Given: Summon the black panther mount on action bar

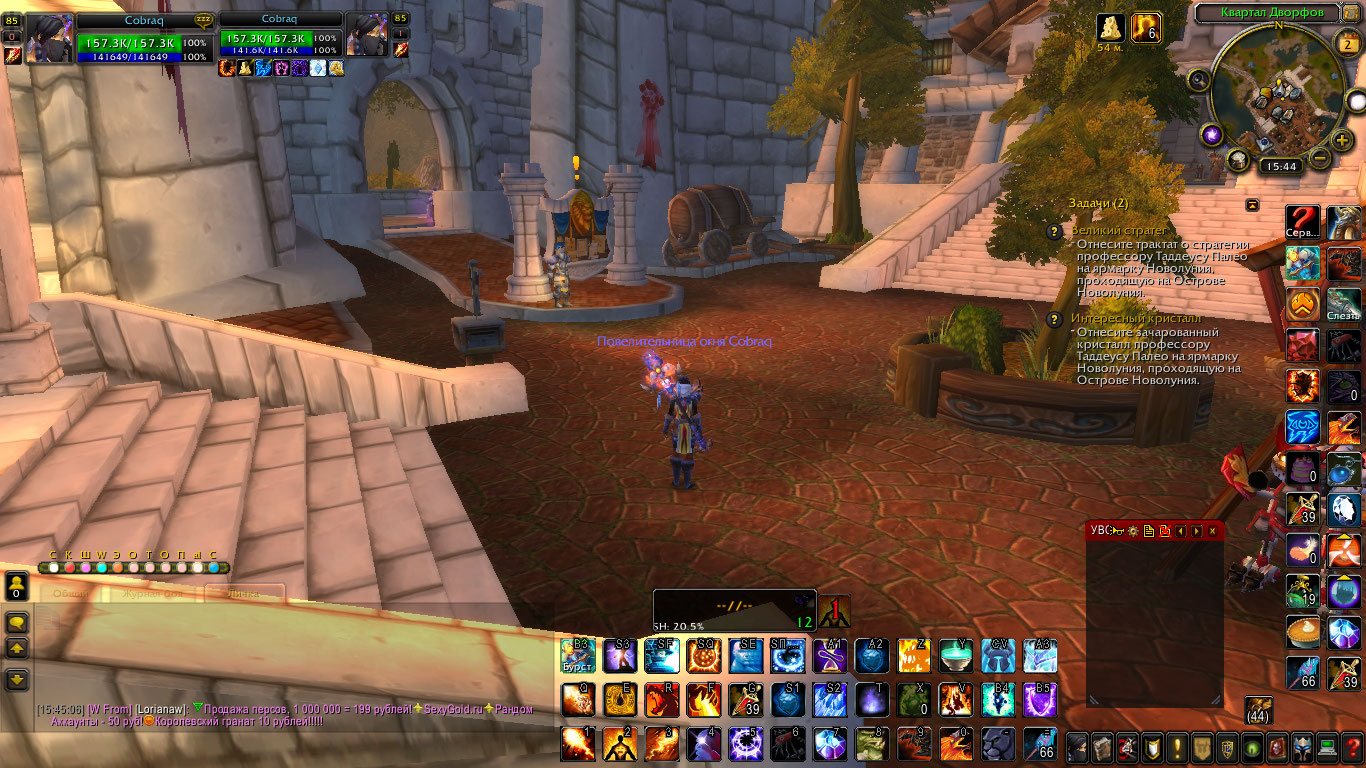Looking at the screenshot, I should pyautogui.click(x=997, y=743).
